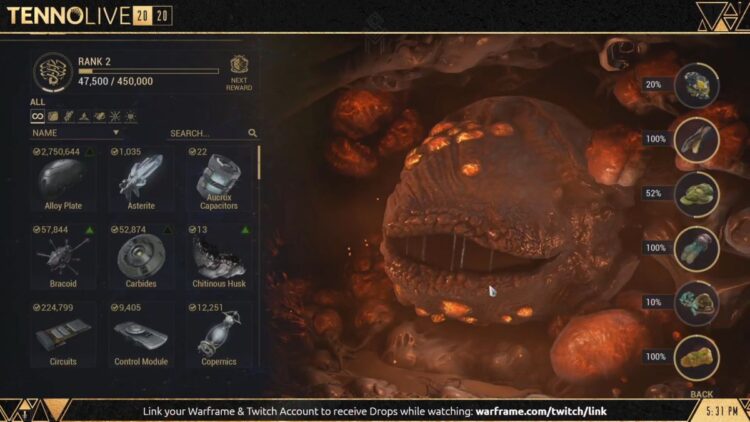Select the feed slot showing 20%

[696, 85]
